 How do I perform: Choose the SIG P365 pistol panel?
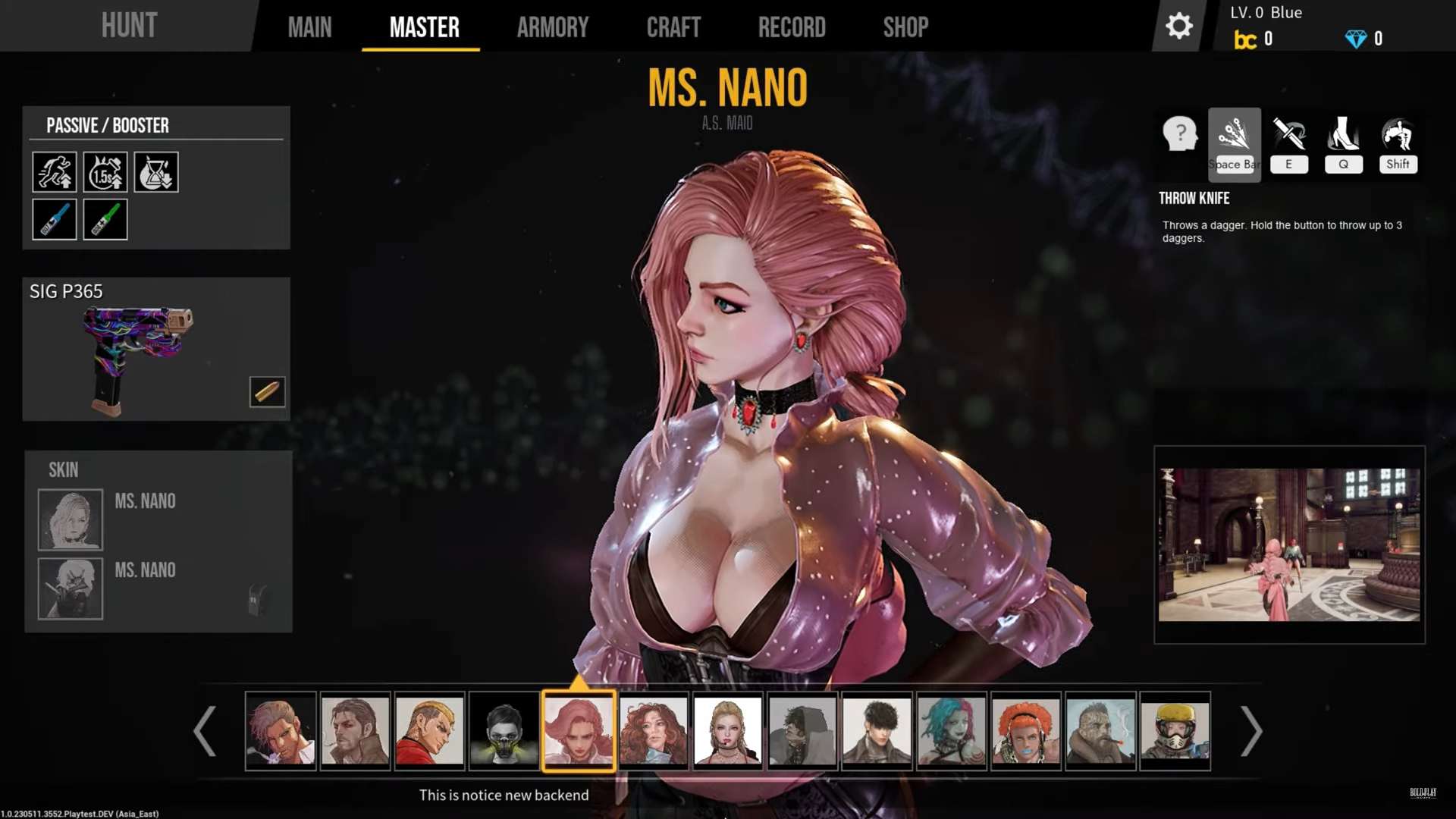coord(155,349)
